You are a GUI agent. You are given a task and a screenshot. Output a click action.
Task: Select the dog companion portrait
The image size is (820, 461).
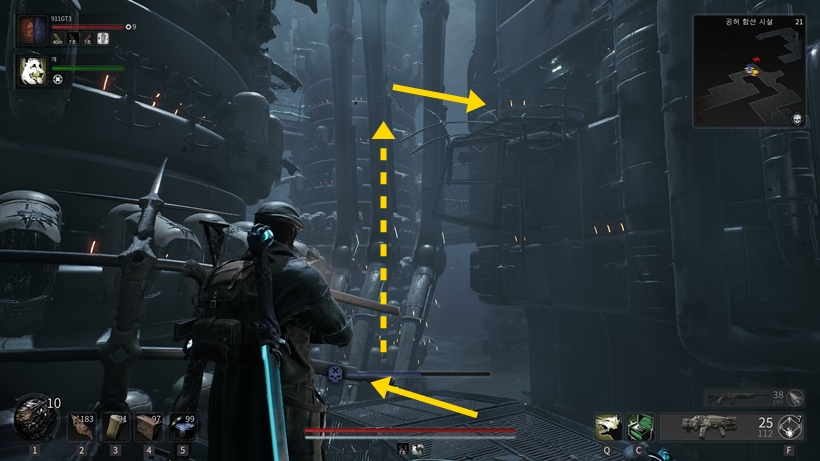[33, 71]
